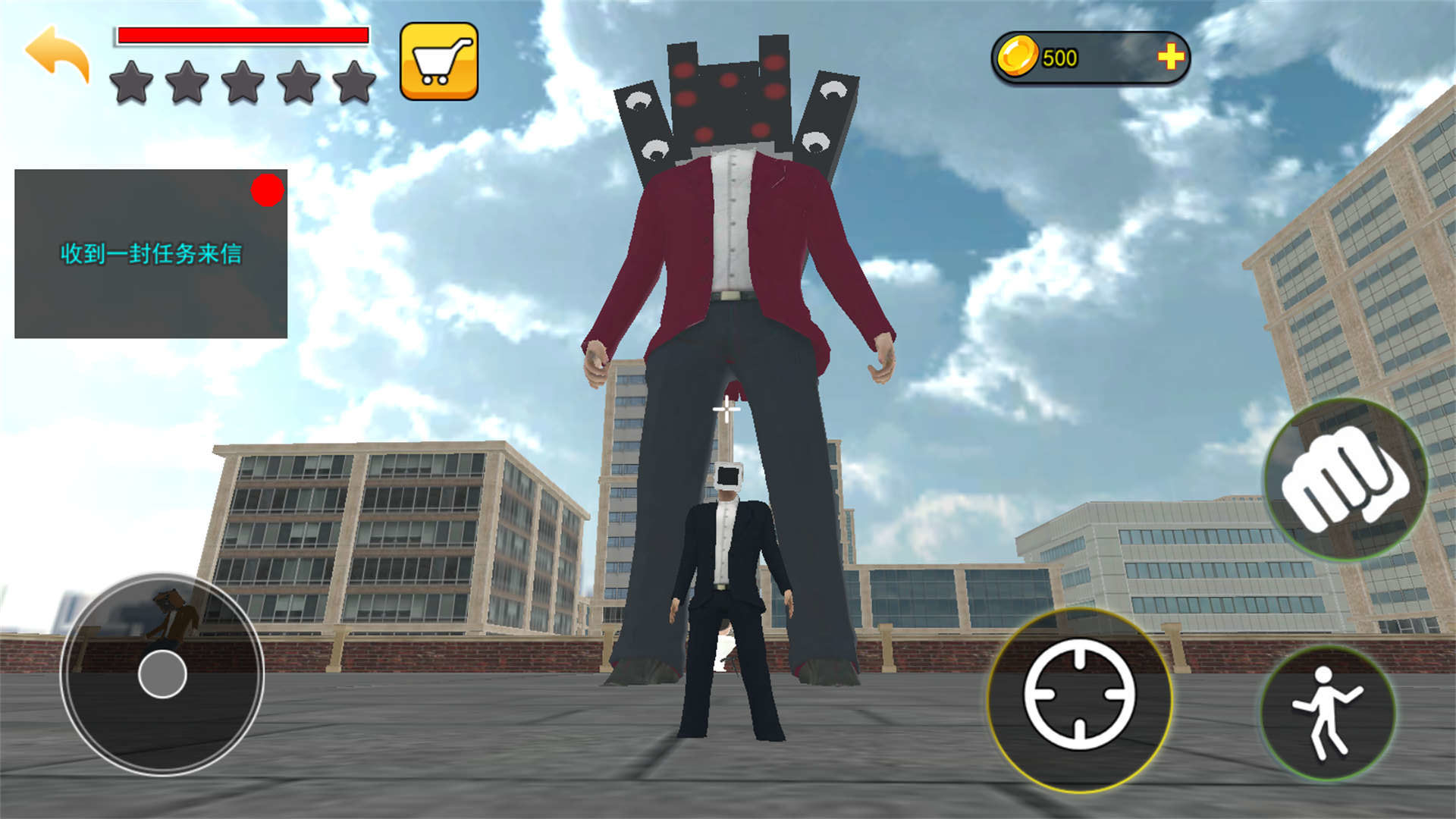Open the mission letter notification panel
This screenshot has width=1456, height=819.
(151, 253)
